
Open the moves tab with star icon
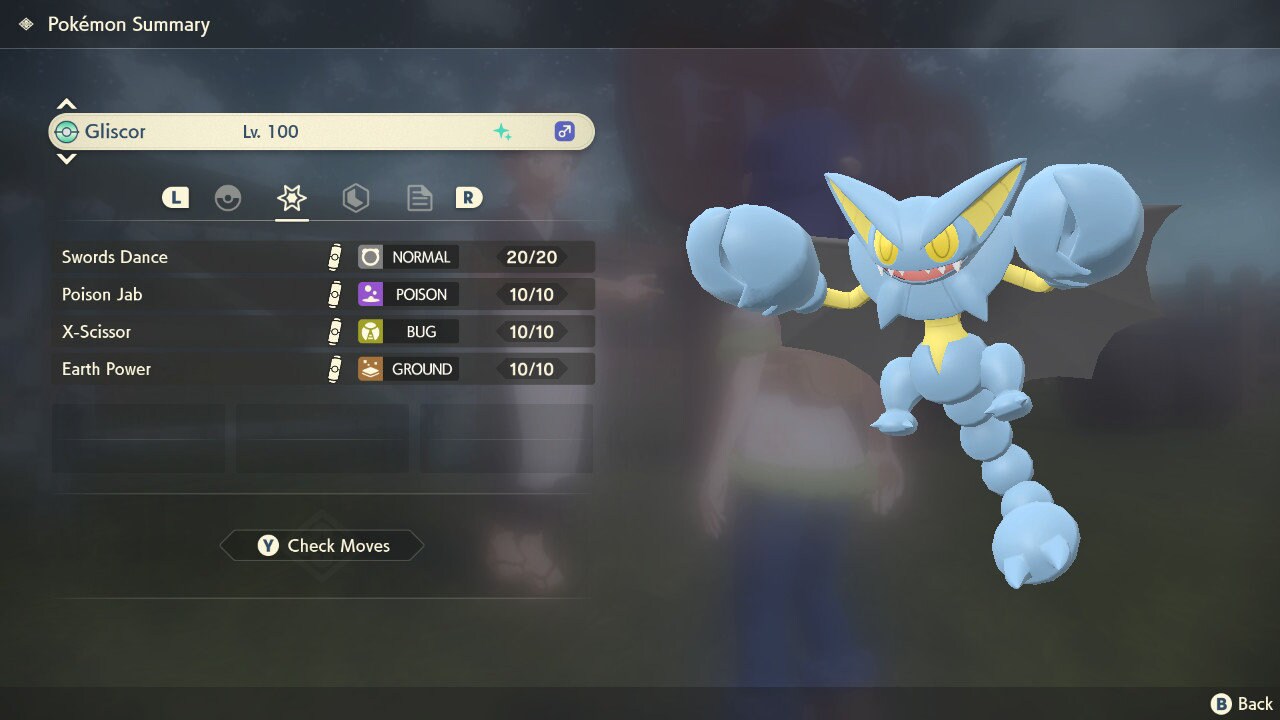pyautogui.click(x=292, y=198)
